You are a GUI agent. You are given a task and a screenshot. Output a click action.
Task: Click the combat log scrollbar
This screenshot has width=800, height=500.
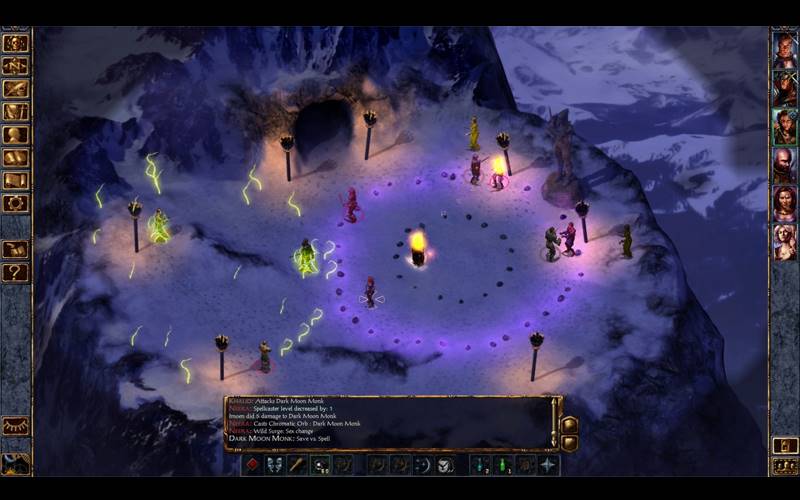(553, 422)
